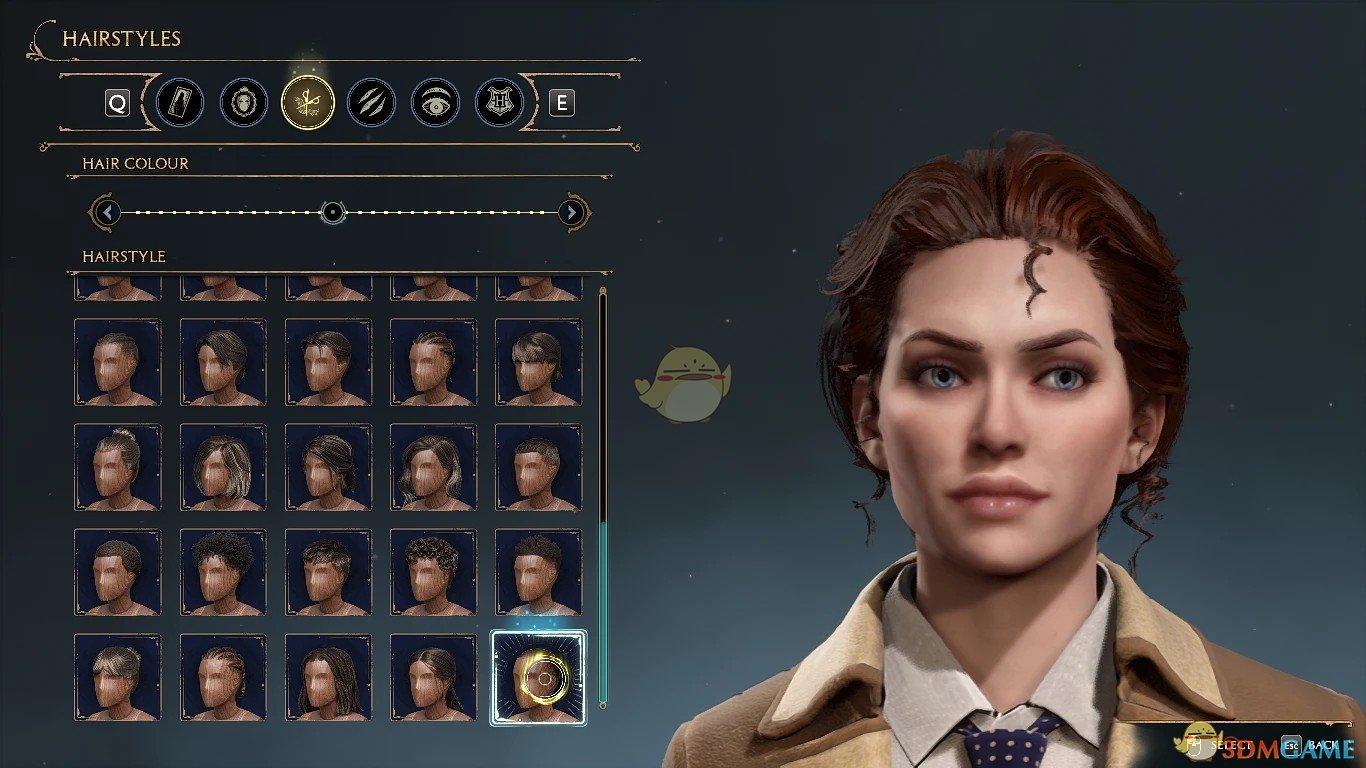Pick the round afro hairstyle
Image resolution: width=1366 pixels, height=768 pixels.
point(223,572)
